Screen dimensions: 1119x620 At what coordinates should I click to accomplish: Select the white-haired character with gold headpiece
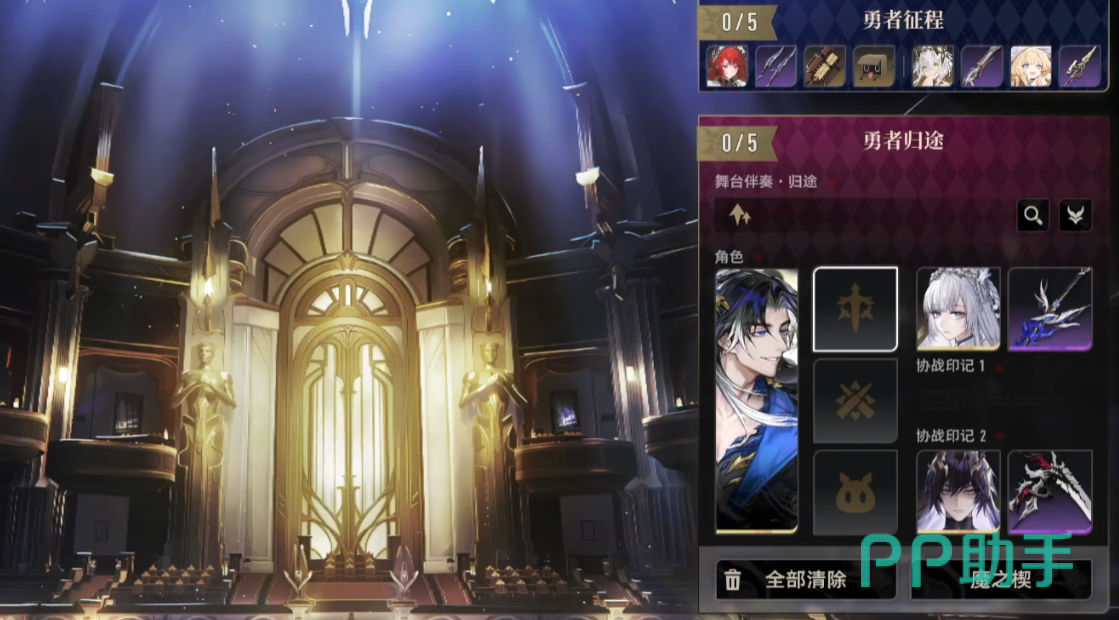coord(932,66)
